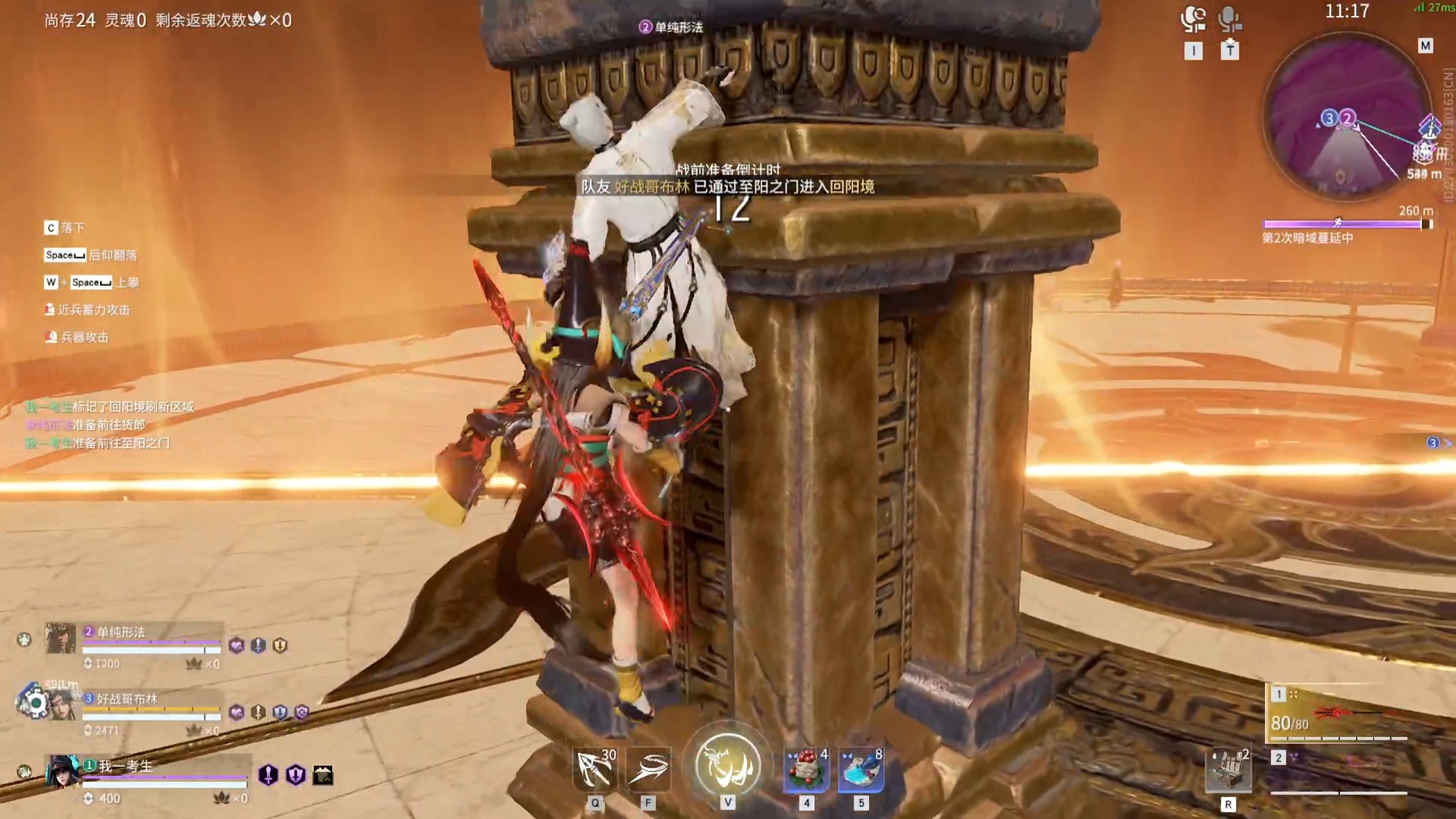Open the circular purple minimap
Viewport: 1456px width, 819px height.
click(x=1346, y=118)
